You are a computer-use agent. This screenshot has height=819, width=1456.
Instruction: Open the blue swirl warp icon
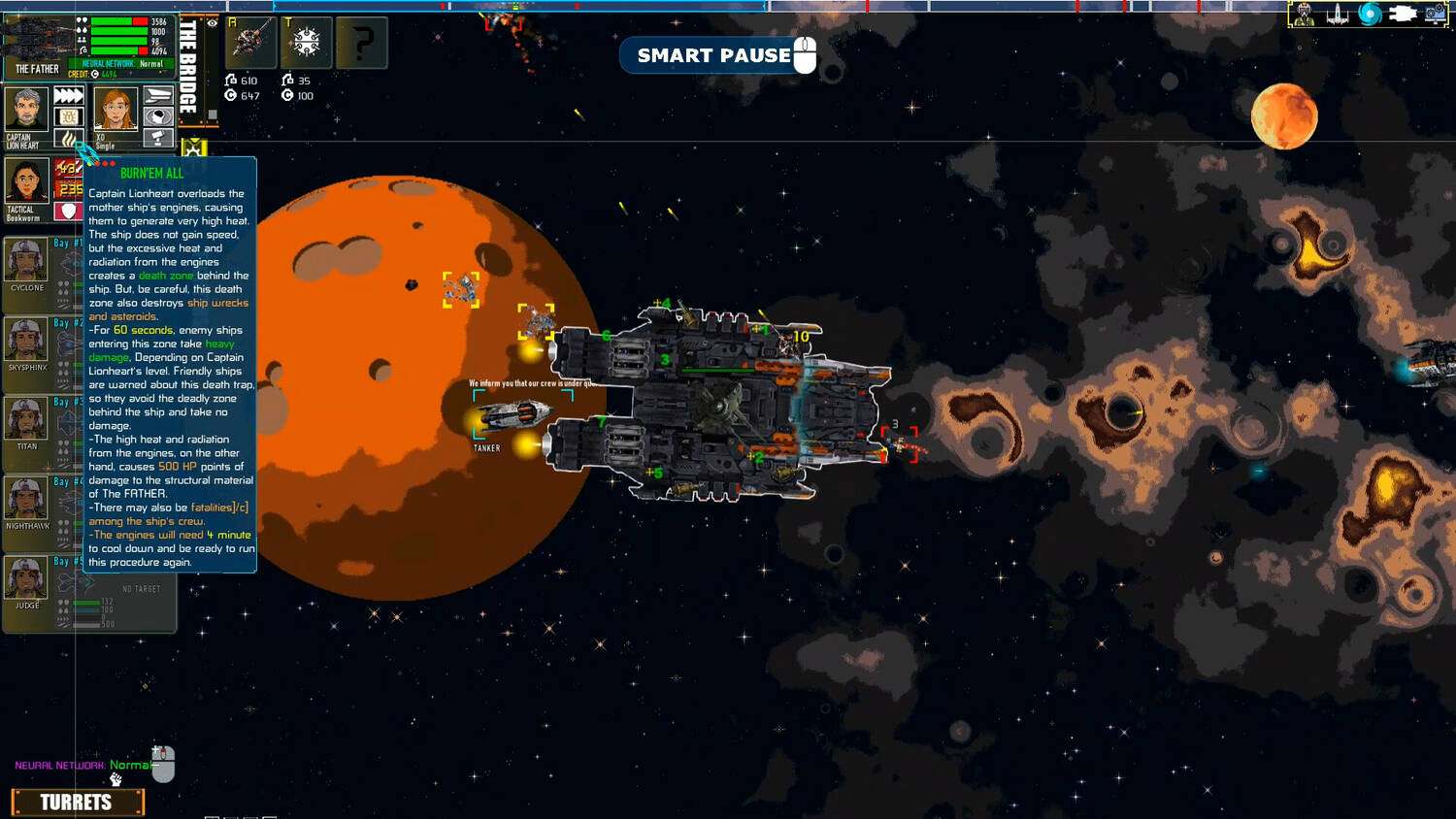[x=1370, y=15]
